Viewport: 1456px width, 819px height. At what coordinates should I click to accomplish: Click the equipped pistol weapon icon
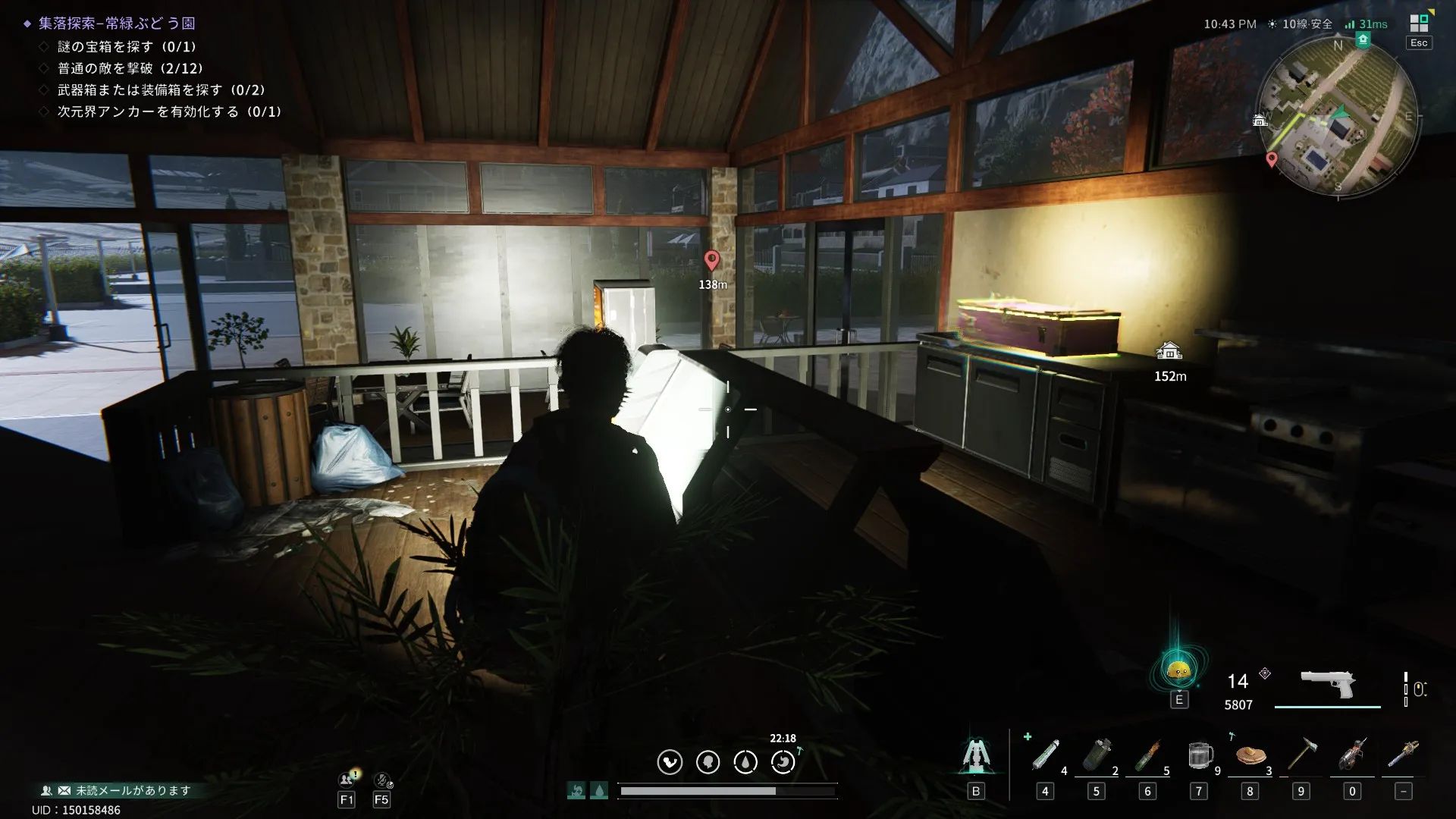(x=1328, y=684)
